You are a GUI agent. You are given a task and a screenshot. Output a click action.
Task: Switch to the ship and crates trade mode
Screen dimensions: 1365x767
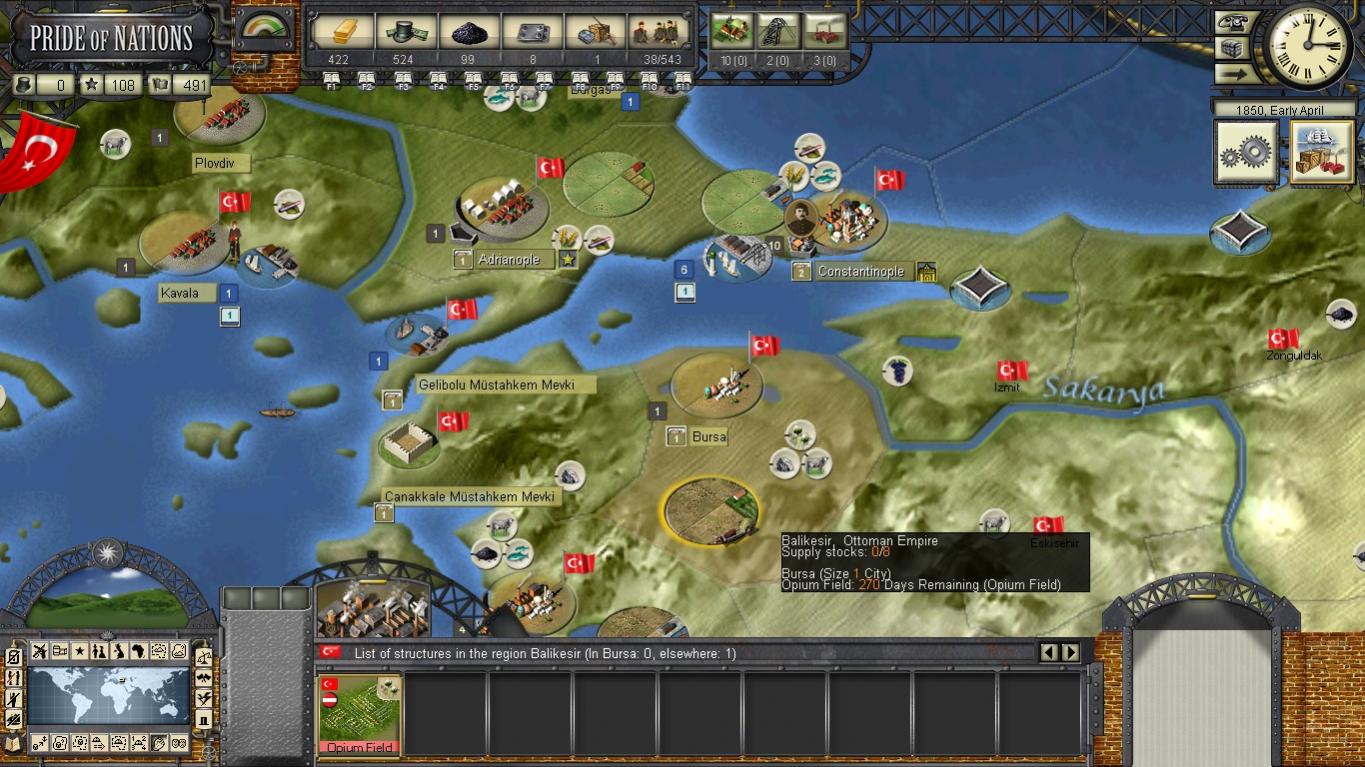coord(1322,152)
